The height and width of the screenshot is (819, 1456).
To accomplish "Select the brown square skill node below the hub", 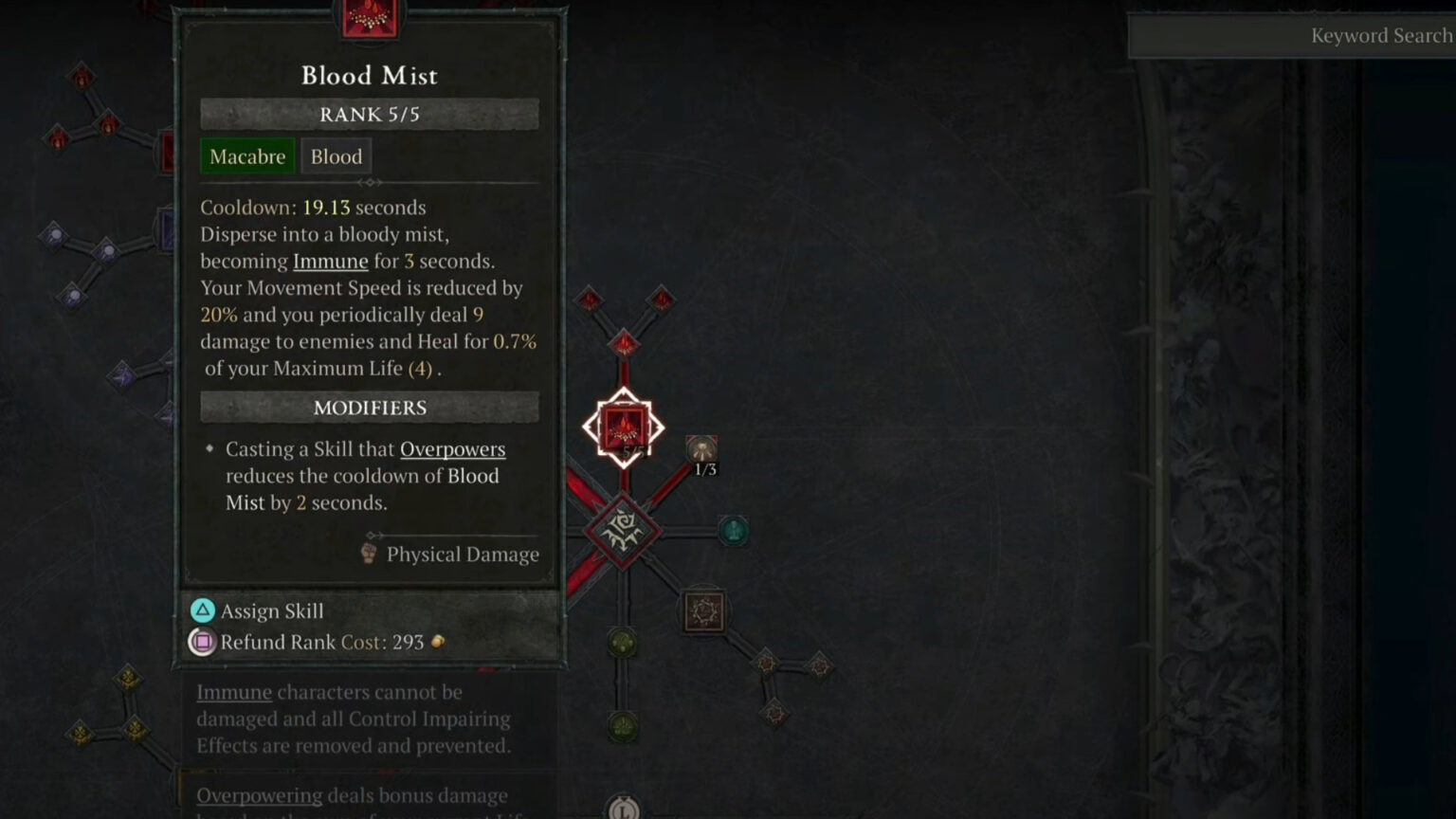I will 702,611.
